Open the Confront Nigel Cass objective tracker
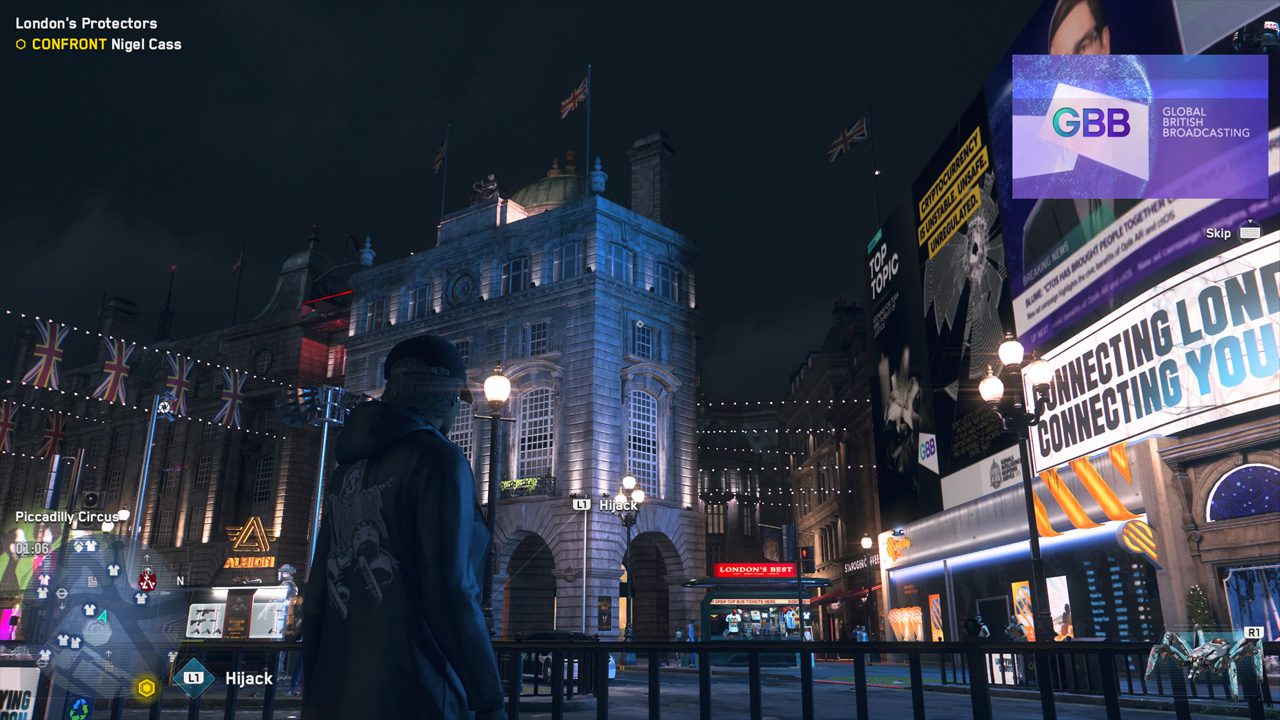Screen dimensions: 1280x720 [97, 44]
